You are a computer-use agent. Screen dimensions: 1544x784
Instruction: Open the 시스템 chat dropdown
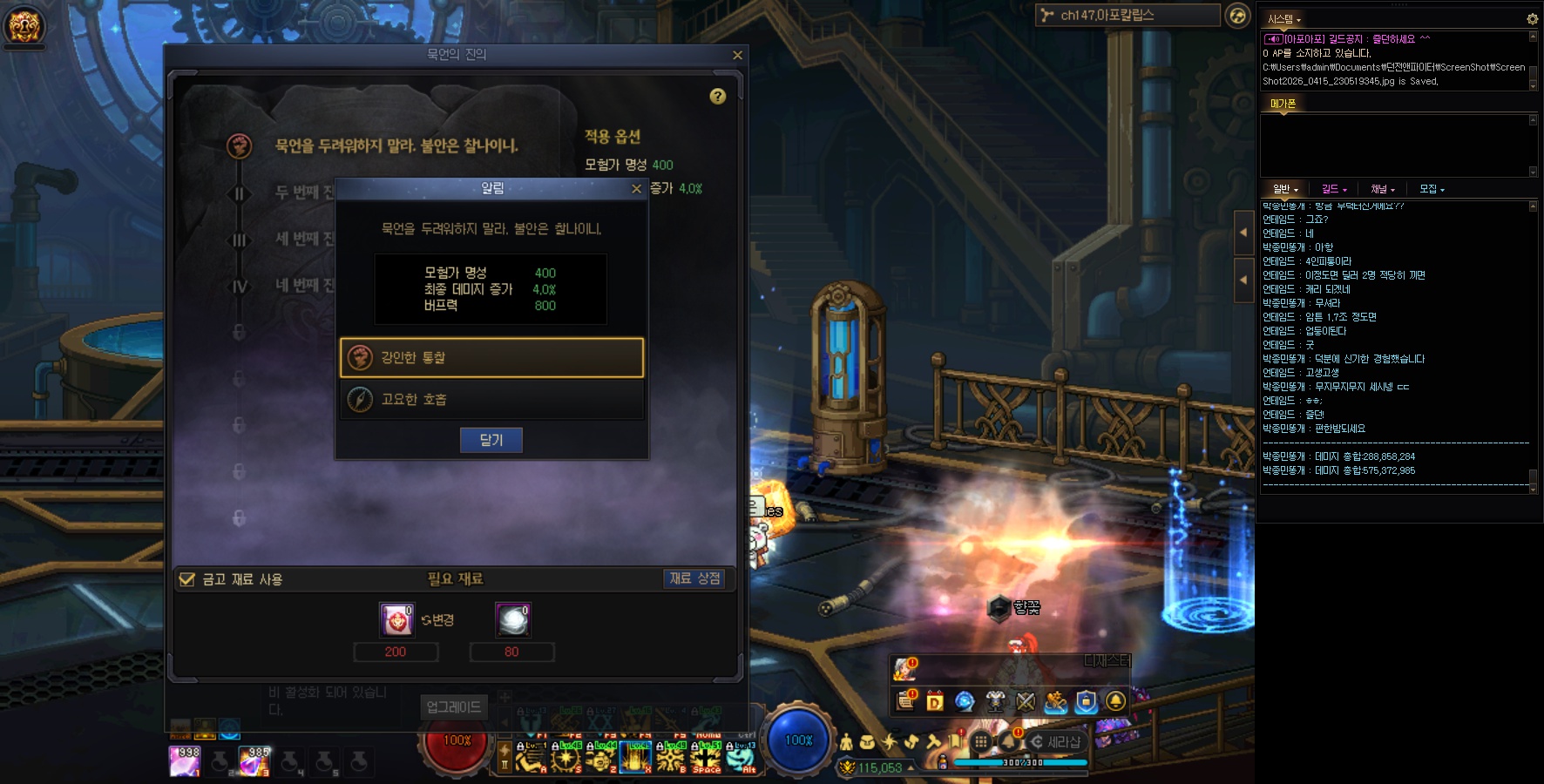pyautogui.click(x=1284, y=19)
